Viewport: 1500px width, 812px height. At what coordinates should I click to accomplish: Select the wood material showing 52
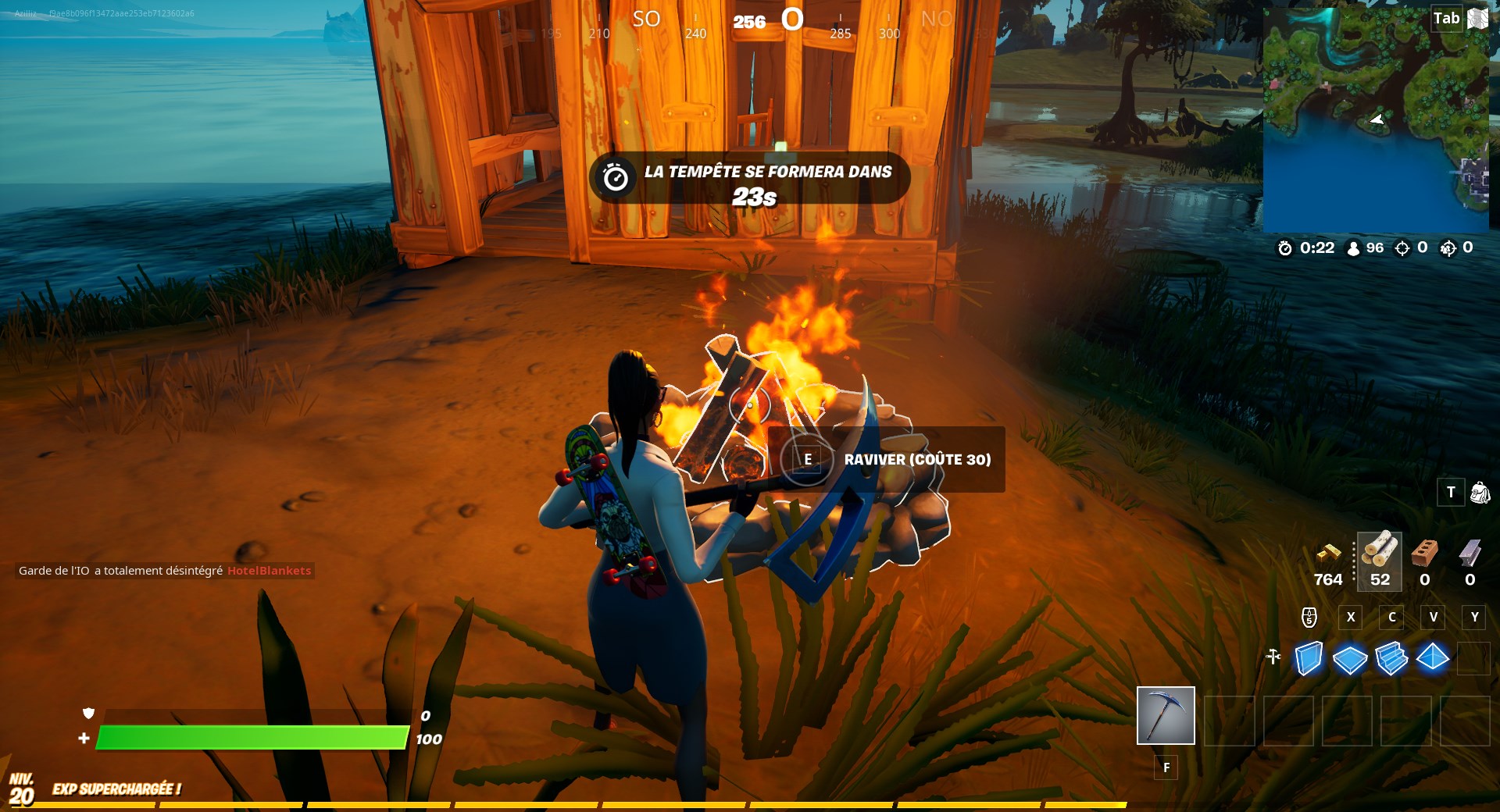tap(1380, 554)
